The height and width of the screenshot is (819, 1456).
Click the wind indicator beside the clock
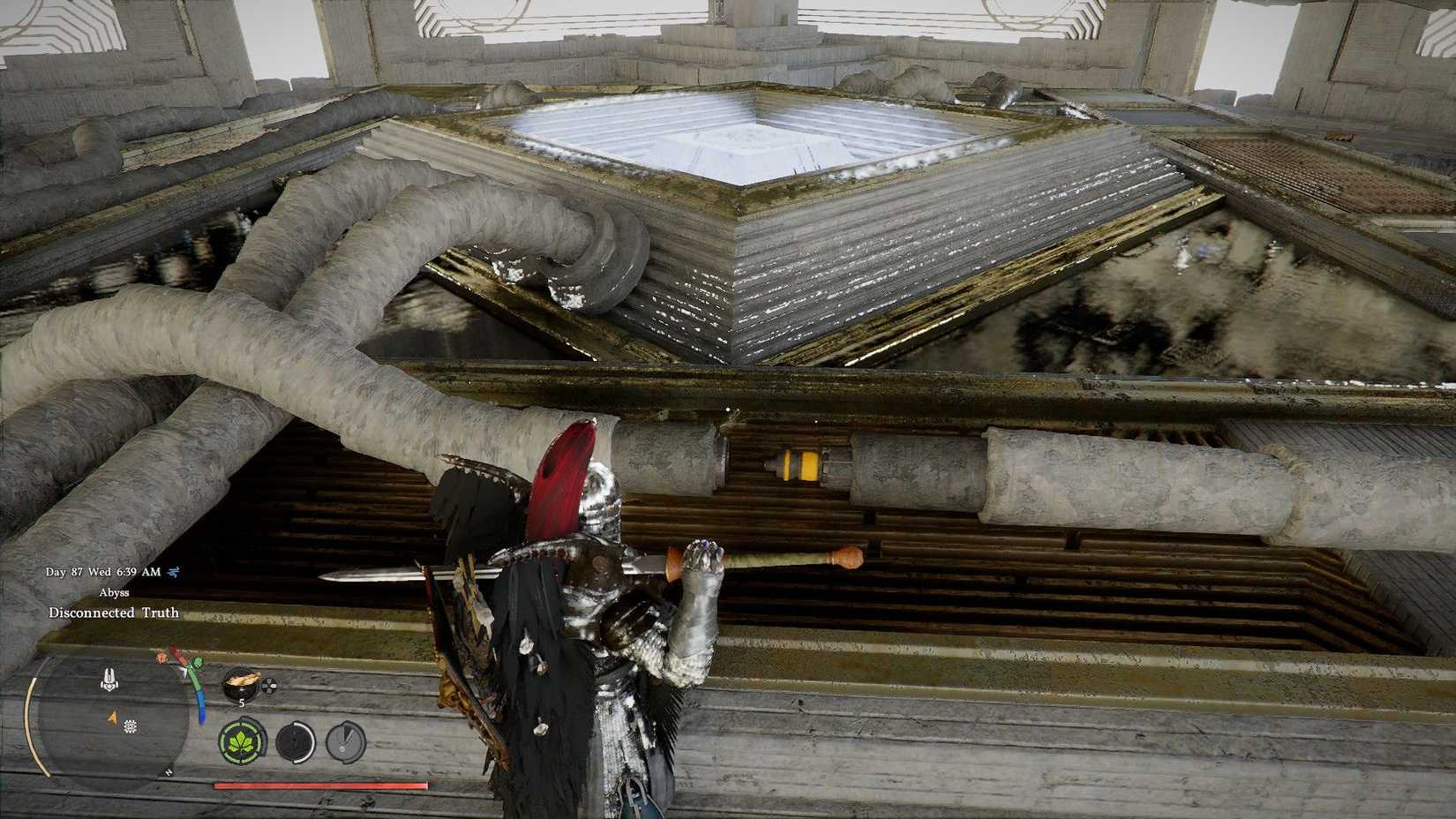pos(171,572)
